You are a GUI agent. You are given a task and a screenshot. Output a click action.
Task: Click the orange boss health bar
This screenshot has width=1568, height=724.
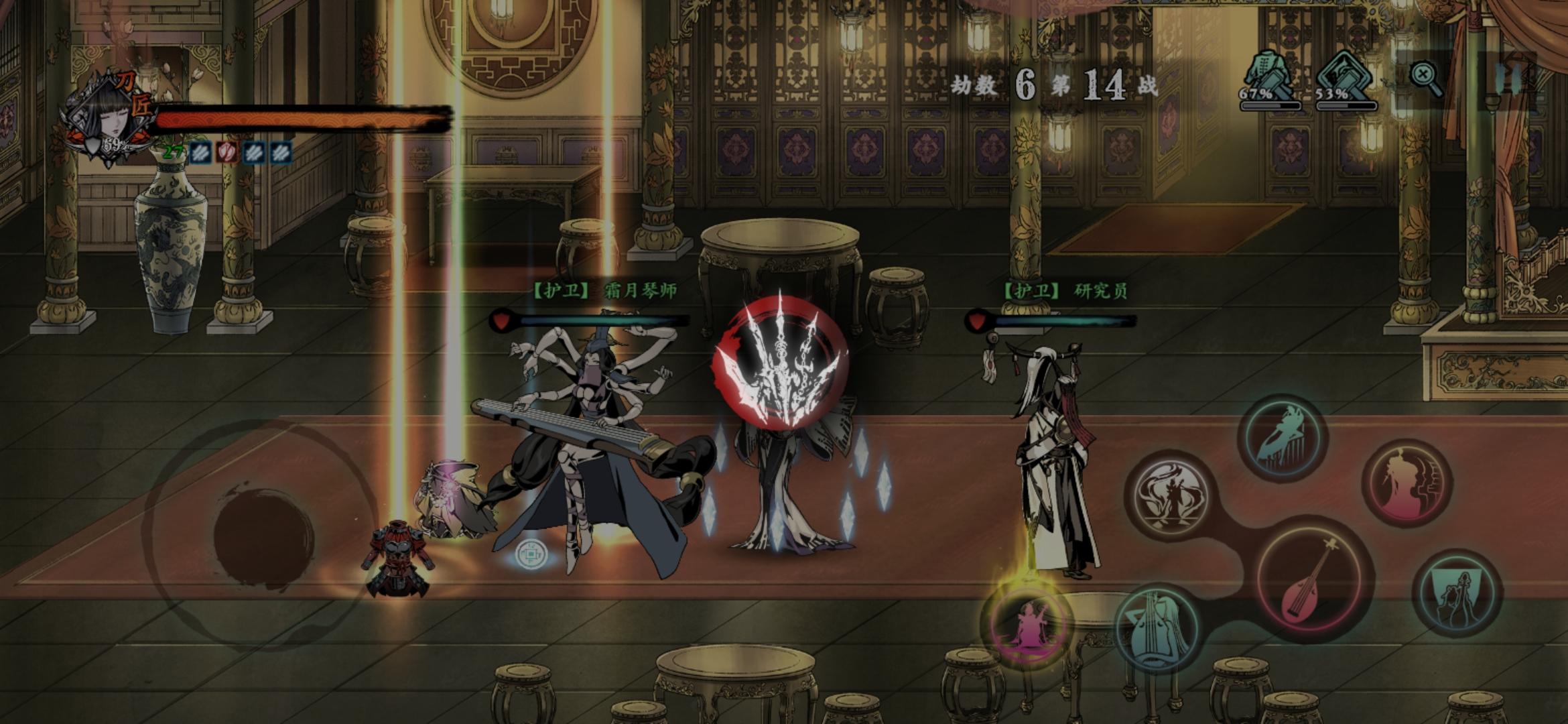click(x=302, y=122)
